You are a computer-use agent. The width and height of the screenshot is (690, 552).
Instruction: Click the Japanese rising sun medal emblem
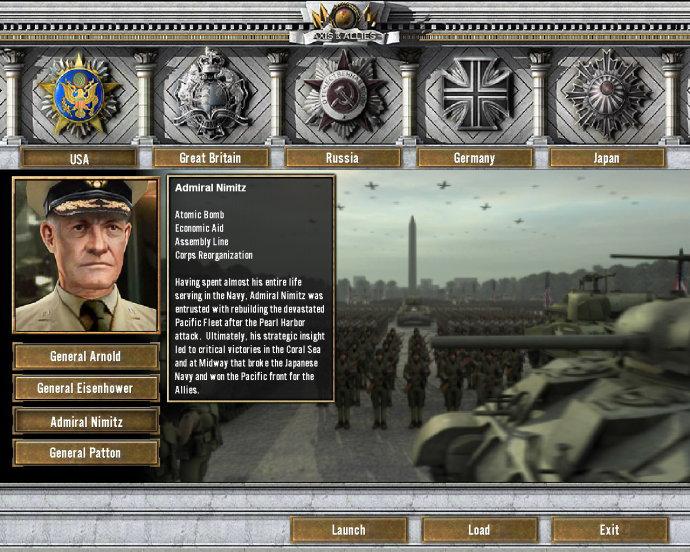point(606,95)
